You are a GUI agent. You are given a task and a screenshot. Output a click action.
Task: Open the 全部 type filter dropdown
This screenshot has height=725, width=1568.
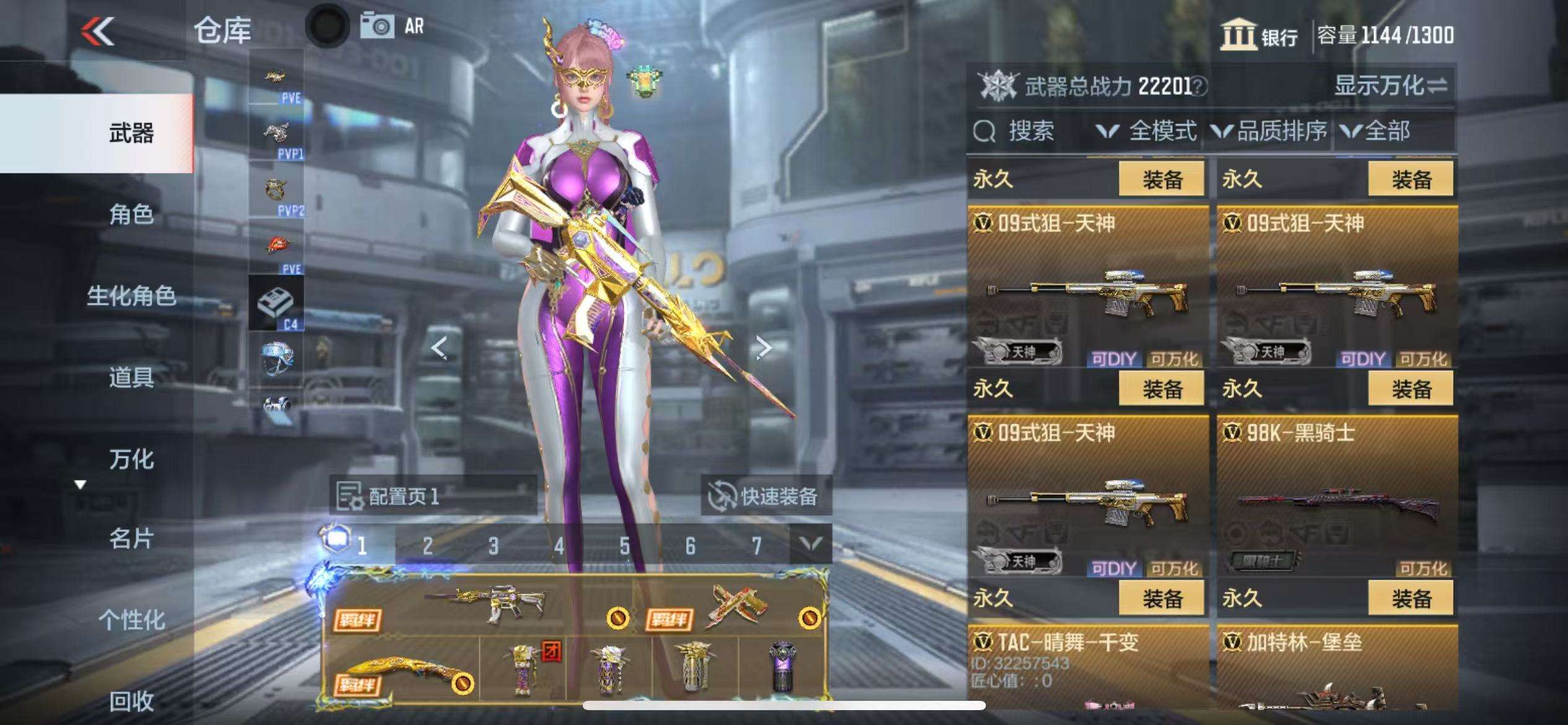coord(1376,131)
